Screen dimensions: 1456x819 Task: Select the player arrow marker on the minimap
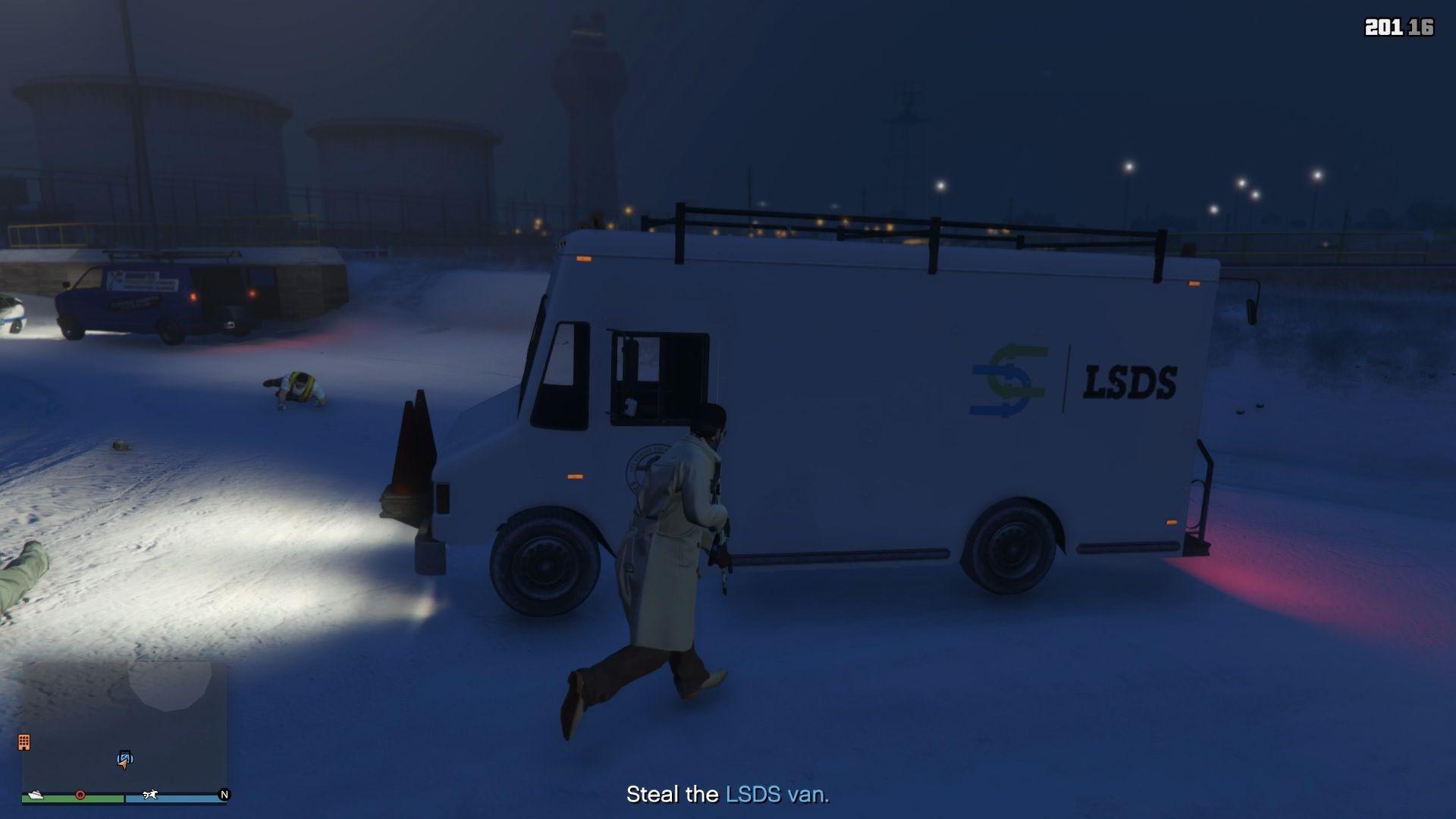point(123,766)
